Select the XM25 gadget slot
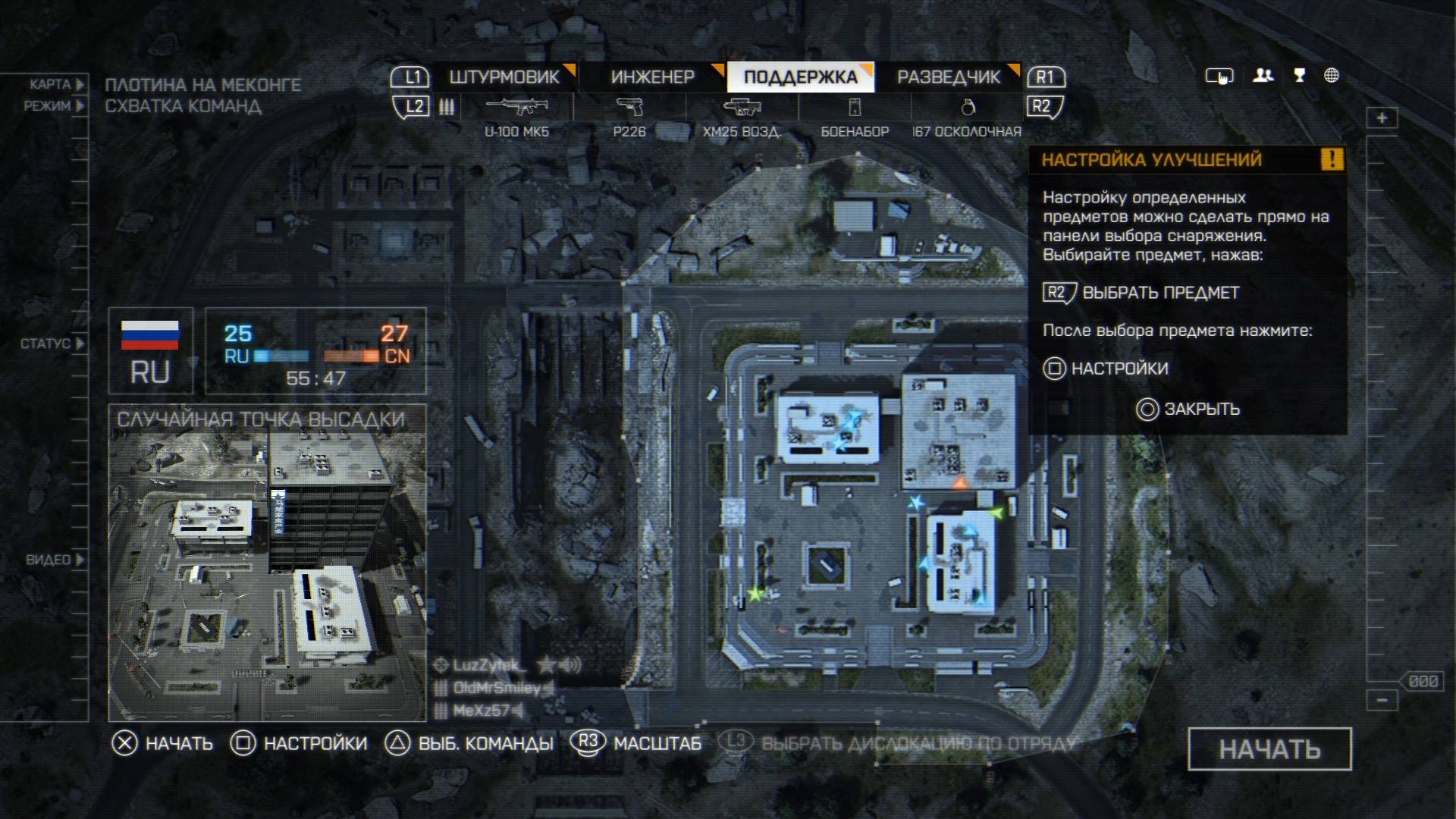1456x819 pixels. pos(742,115)
